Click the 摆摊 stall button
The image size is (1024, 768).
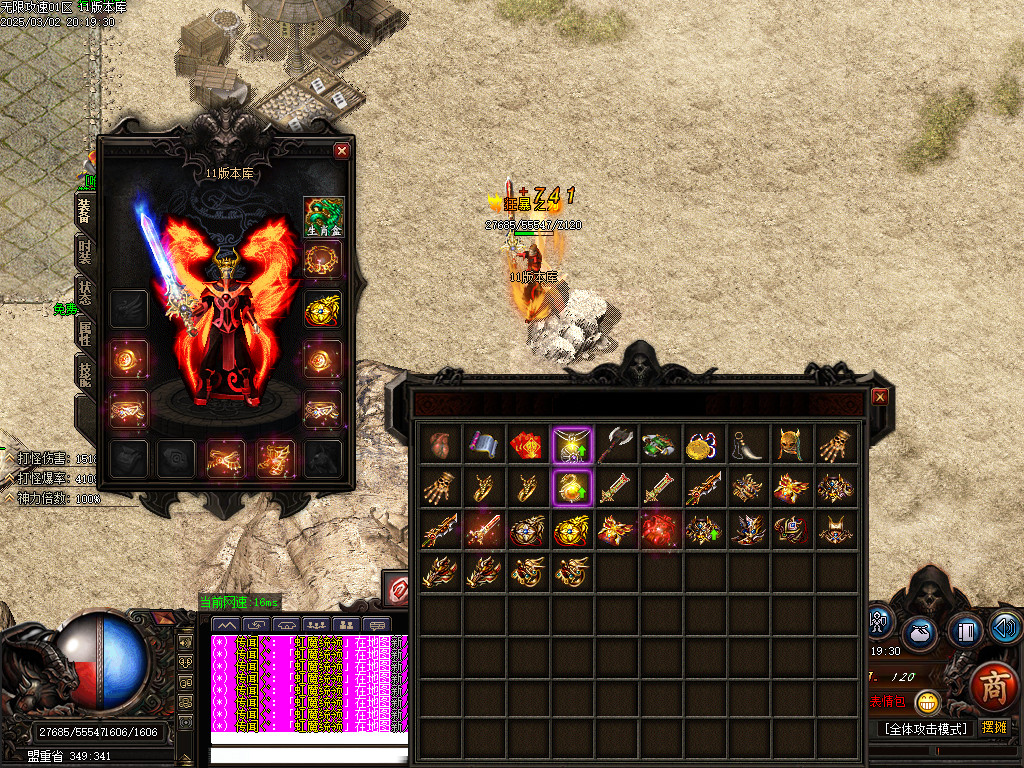coord(994,728)
